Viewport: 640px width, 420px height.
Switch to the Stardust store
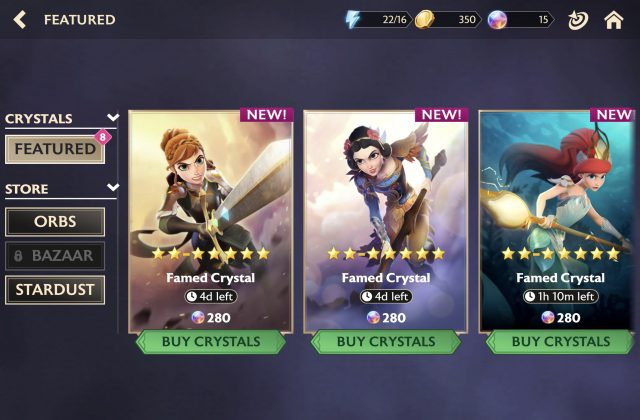[55, 290]
